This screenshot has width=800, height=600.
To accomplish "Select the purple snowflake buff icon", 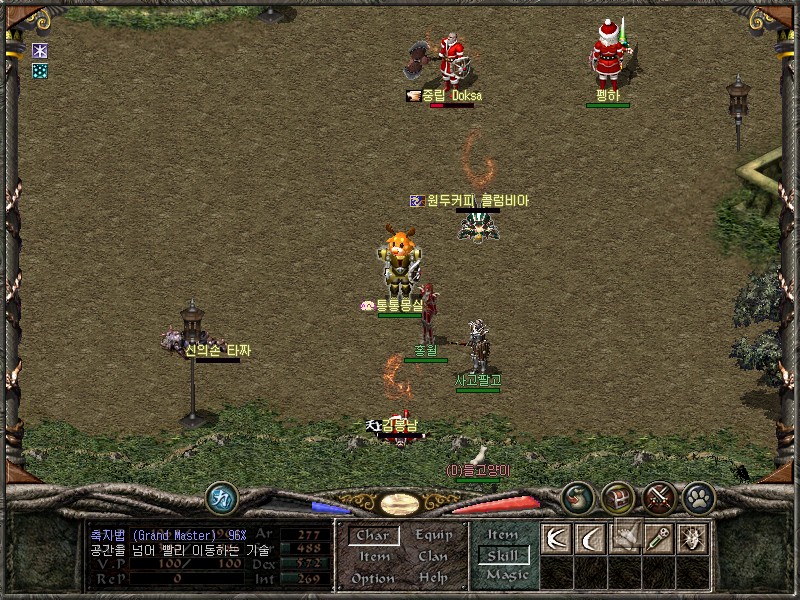I will click(40, 51).
